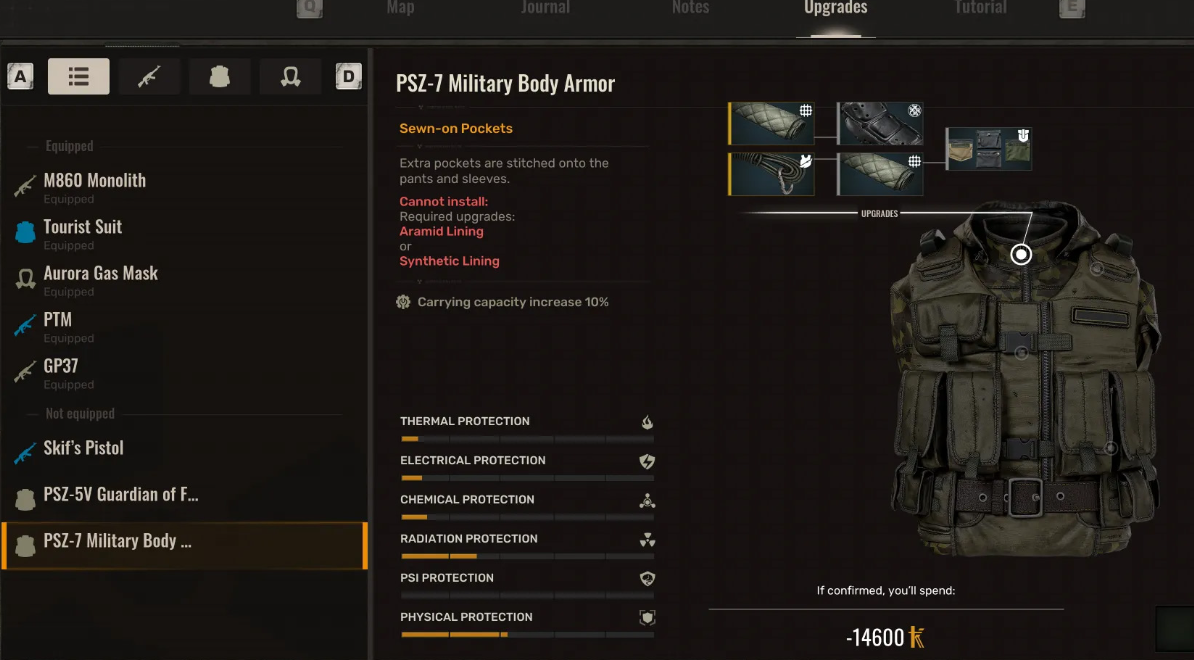Viewport: 1194px width, 660px height.
Task: Choose Skif's Pistol from unequipped items
Action: [x=84, y=448]
